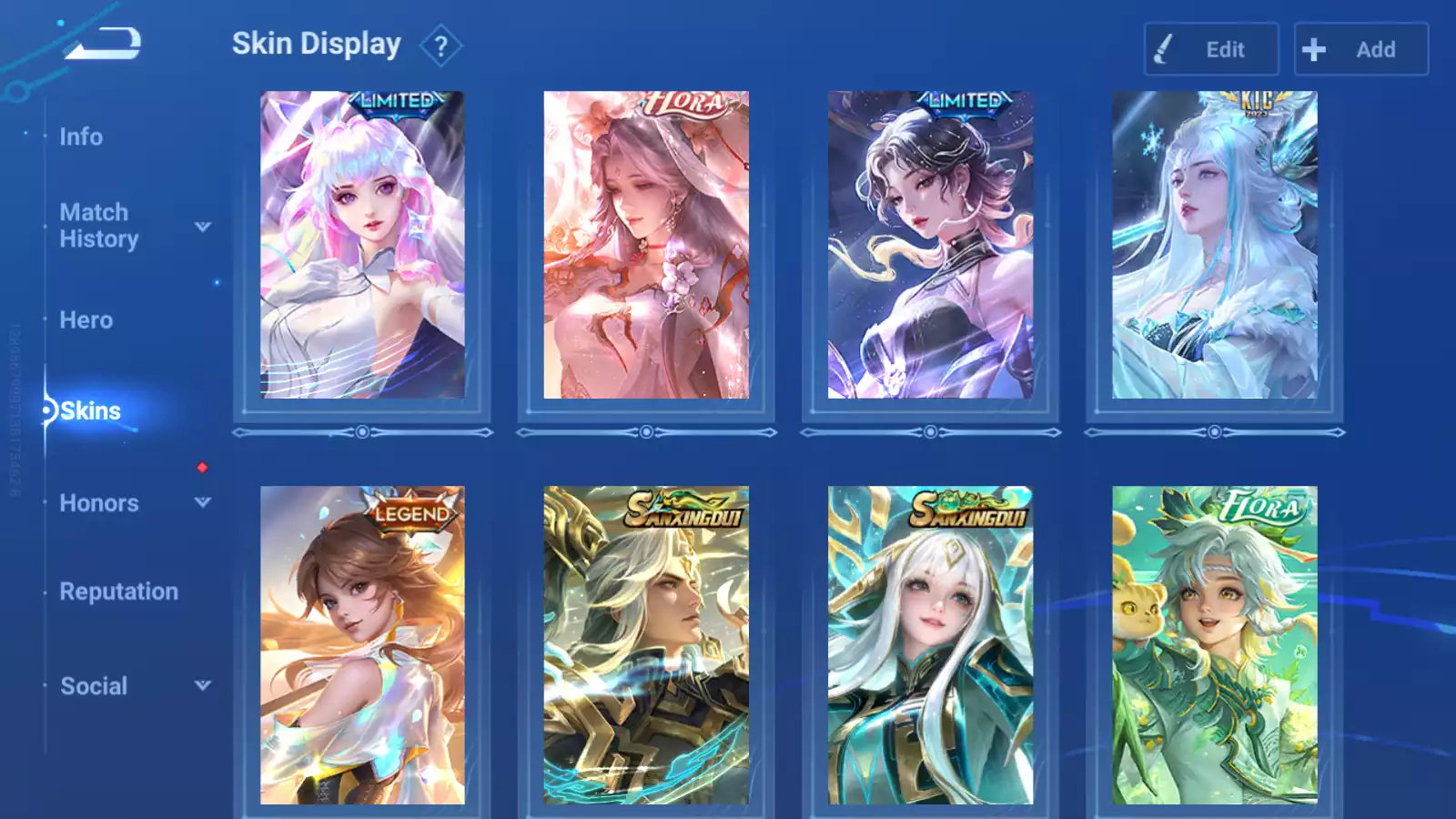Open the Social section
This screenshot has width=1456, height=819.
pos(94,686)
